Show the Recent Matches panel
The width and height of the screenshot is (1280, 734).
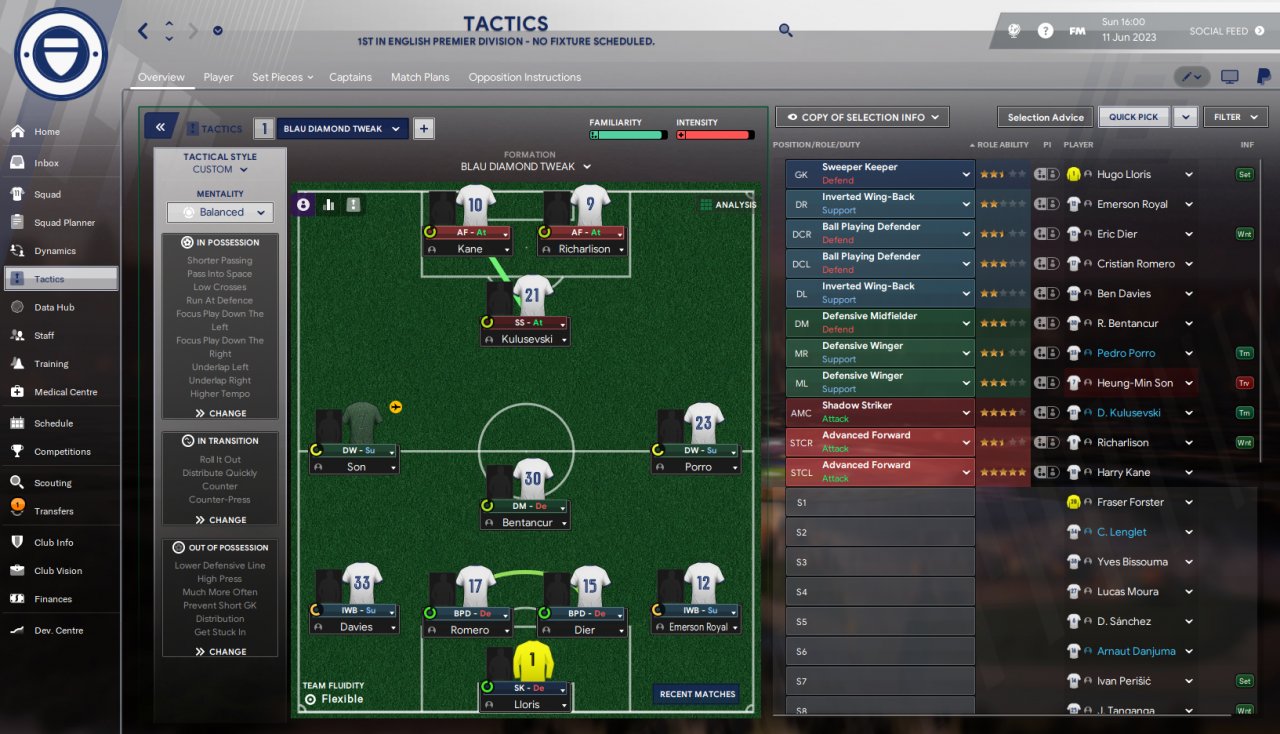697,694
